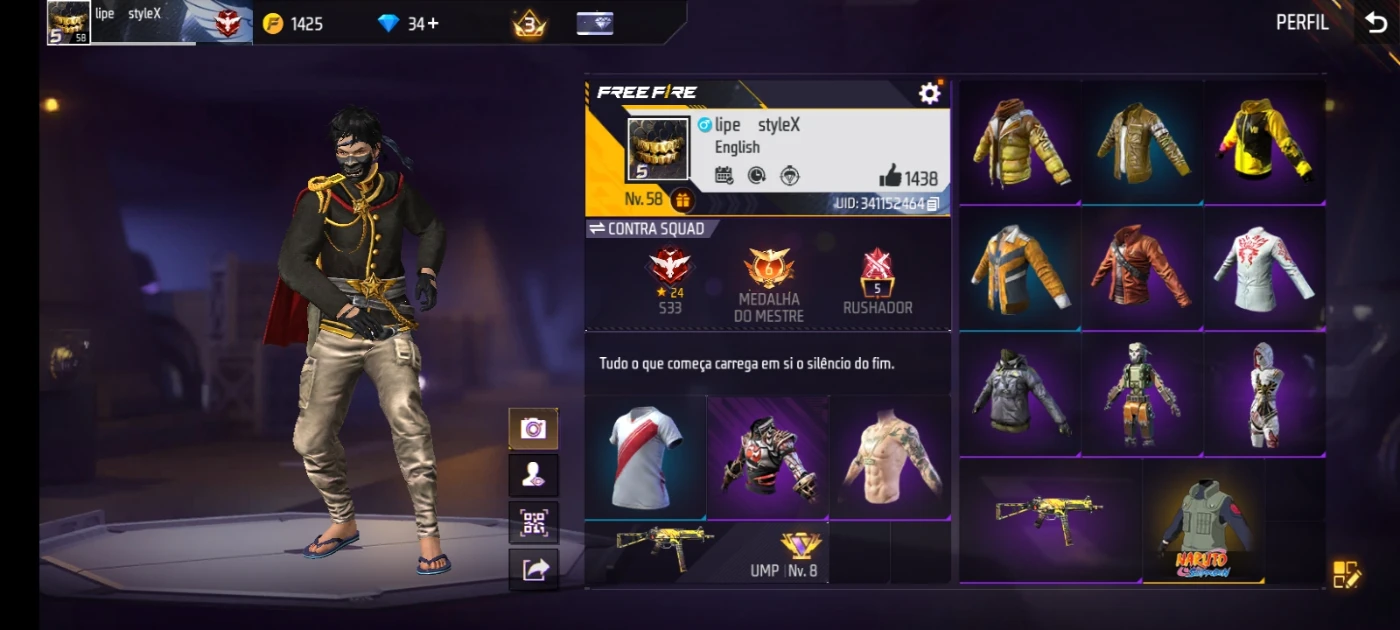Open the character avatar button
The image size is (1400, 630).
click(x=533, y=475)
